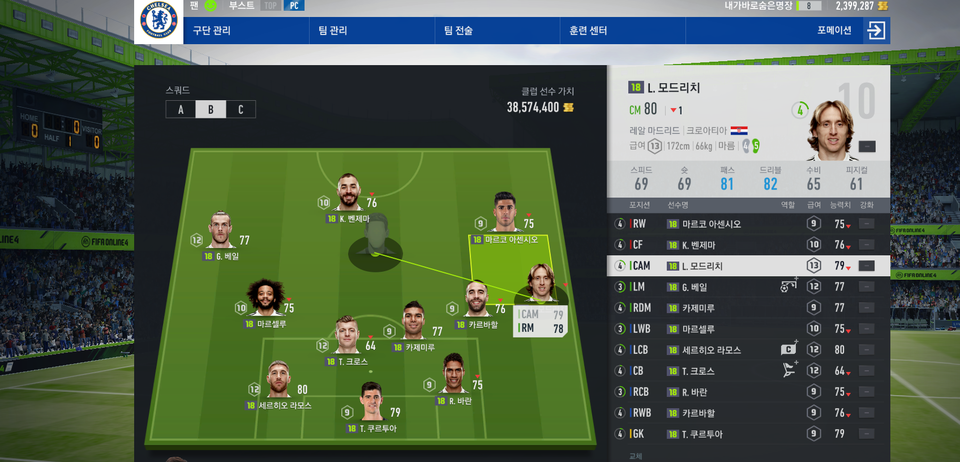The width and height of the screenshot is (960, 462).
Task: Click the 포메이션 exit button
Action: tap(876, 30)
